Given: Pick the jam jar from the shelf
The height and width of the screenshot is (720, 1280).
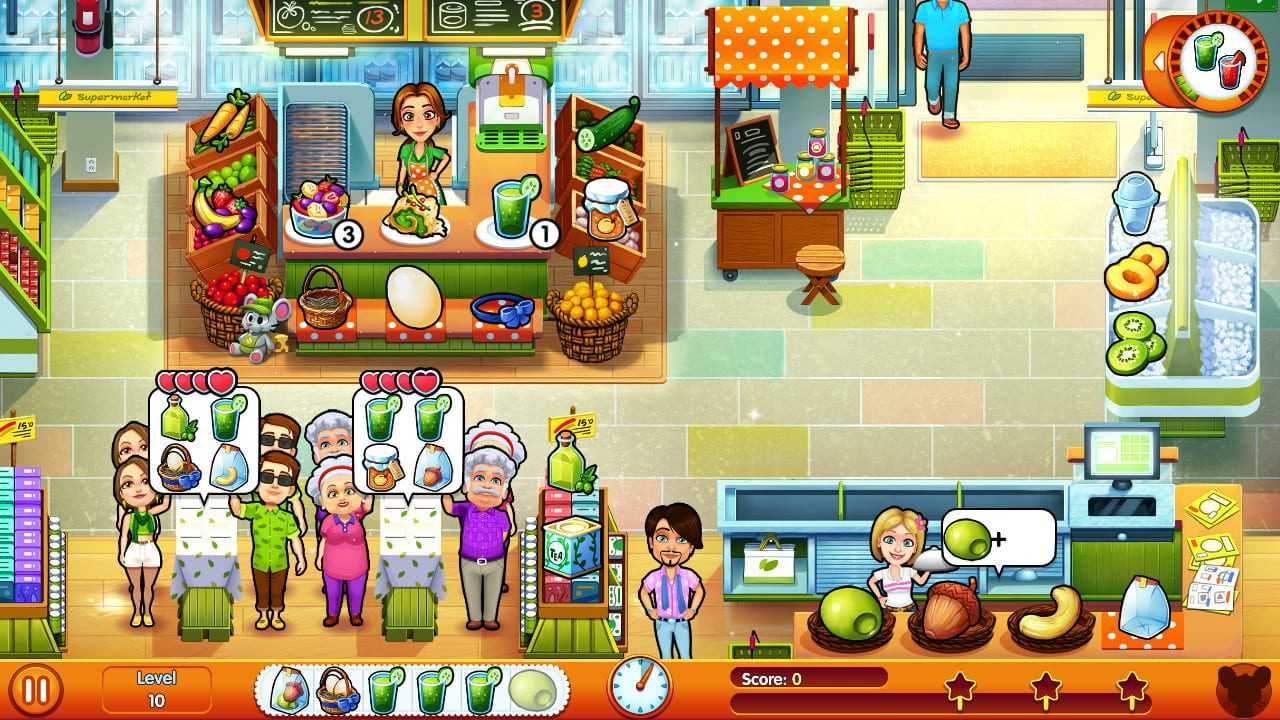Looking at the screenshot, I should [x=606, y=208].
